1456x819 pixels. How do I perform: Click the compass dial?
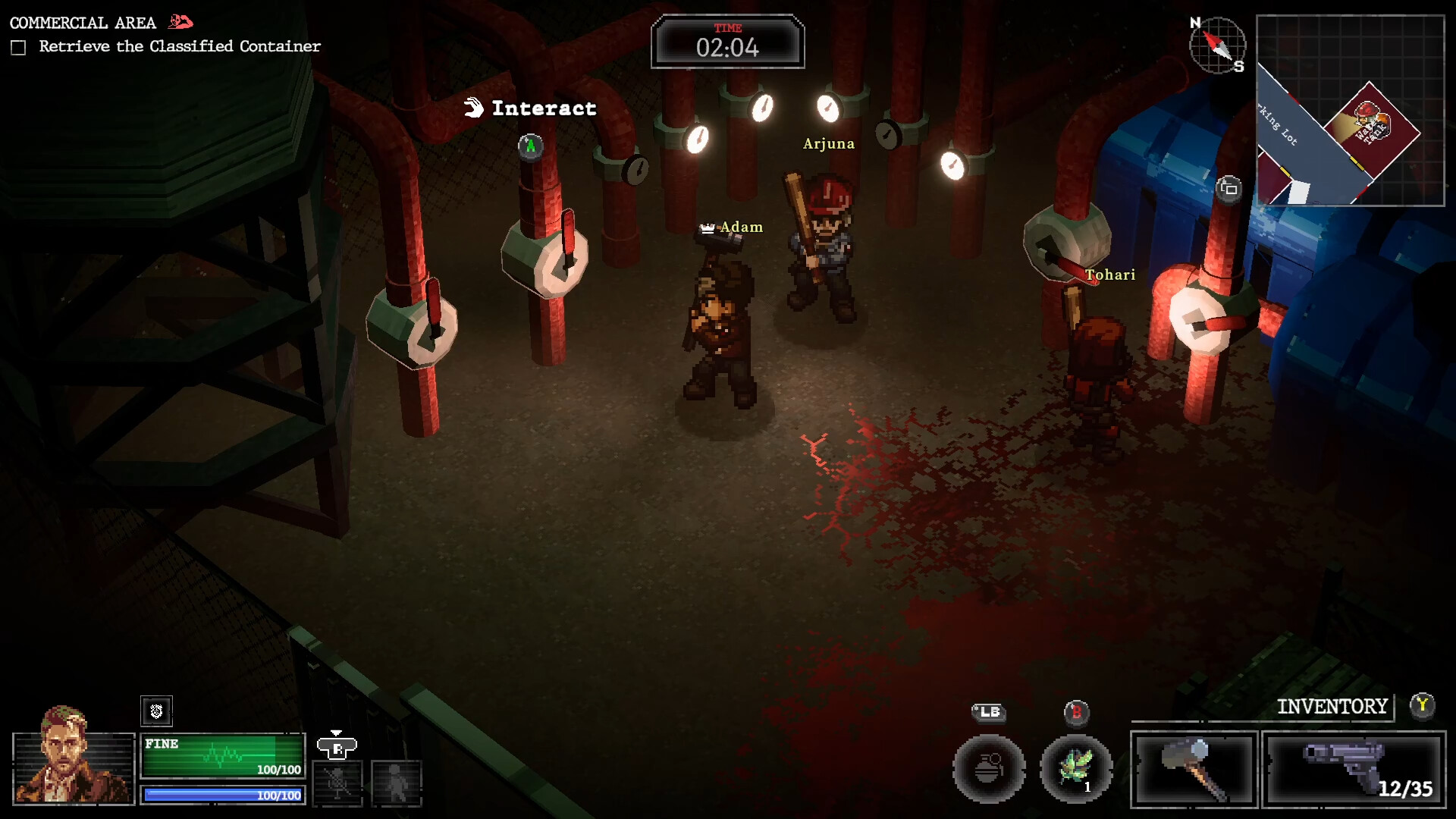coord(1217,45)
